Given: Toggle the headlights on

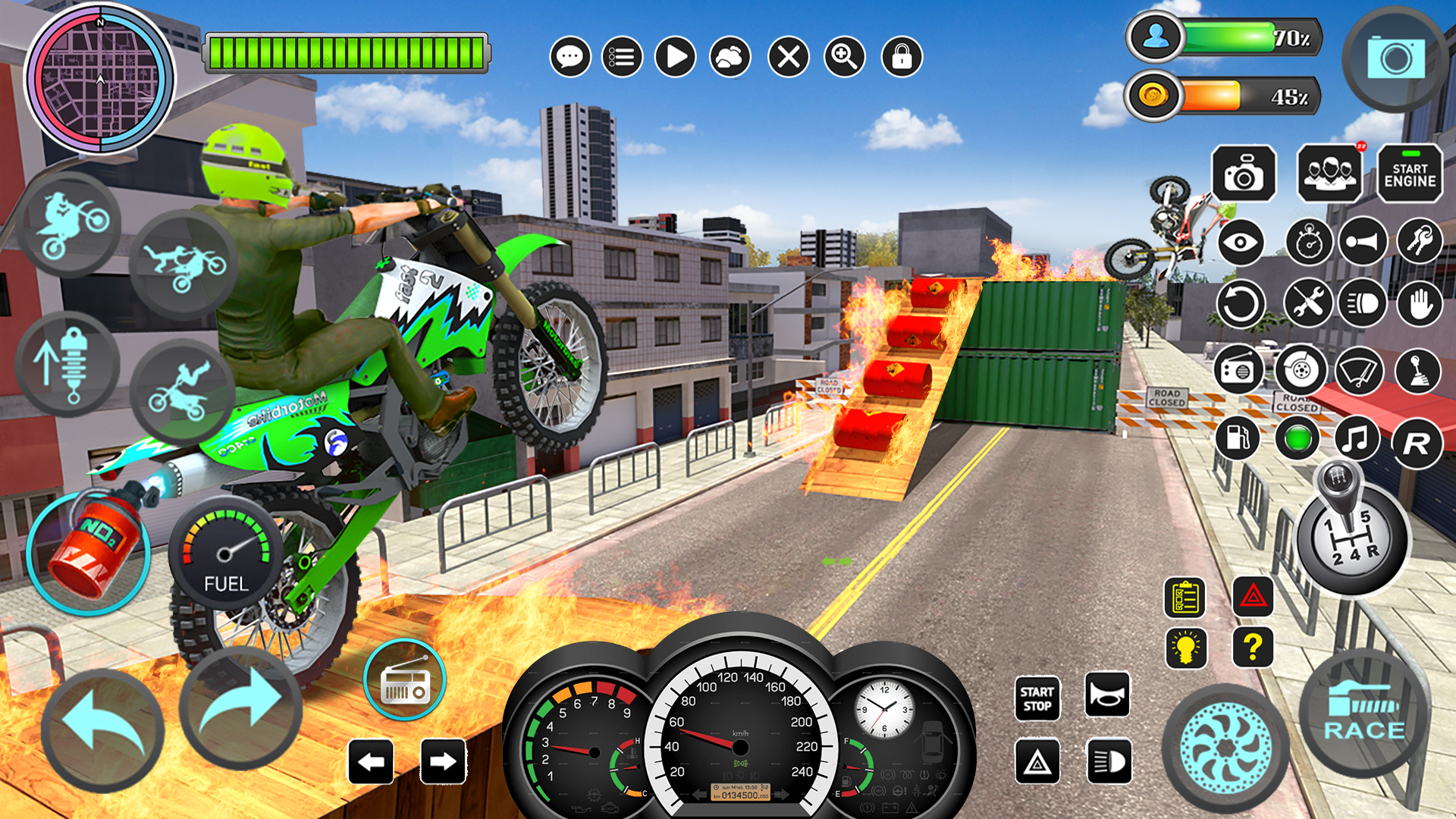Looking at the screenshot, I should [x=1363, y=303].
